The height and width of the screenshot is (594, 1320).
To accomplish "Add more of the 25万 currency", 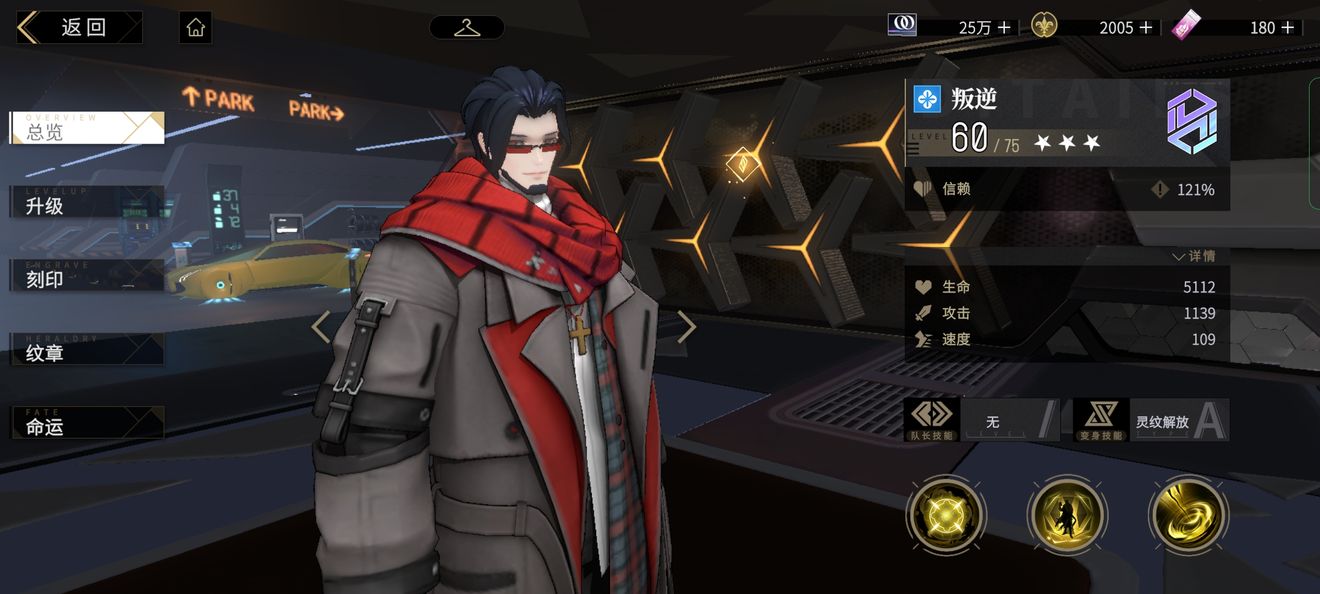I will click(1005, 28).
